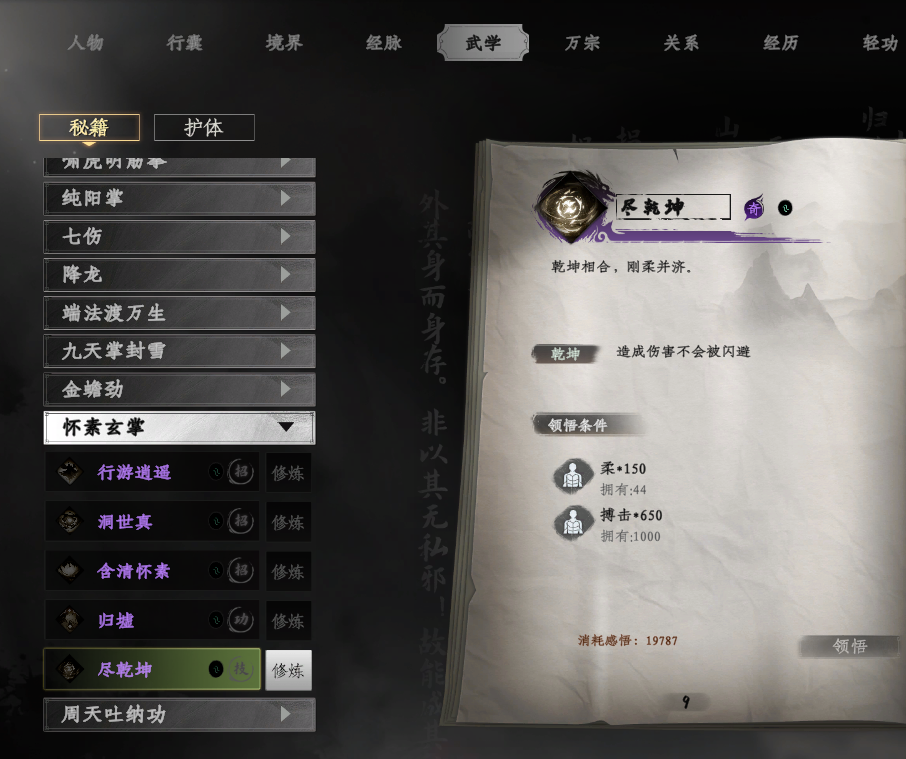
Task: Expand the 周天吐纳功 manual
Action: click(179, 715)
